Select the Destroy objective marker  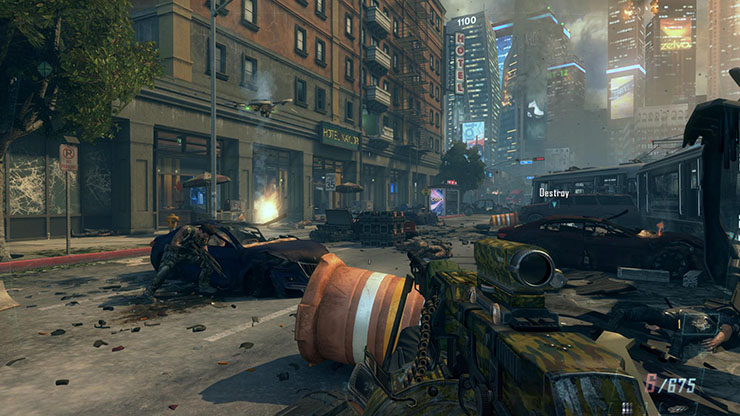[554, 192]
